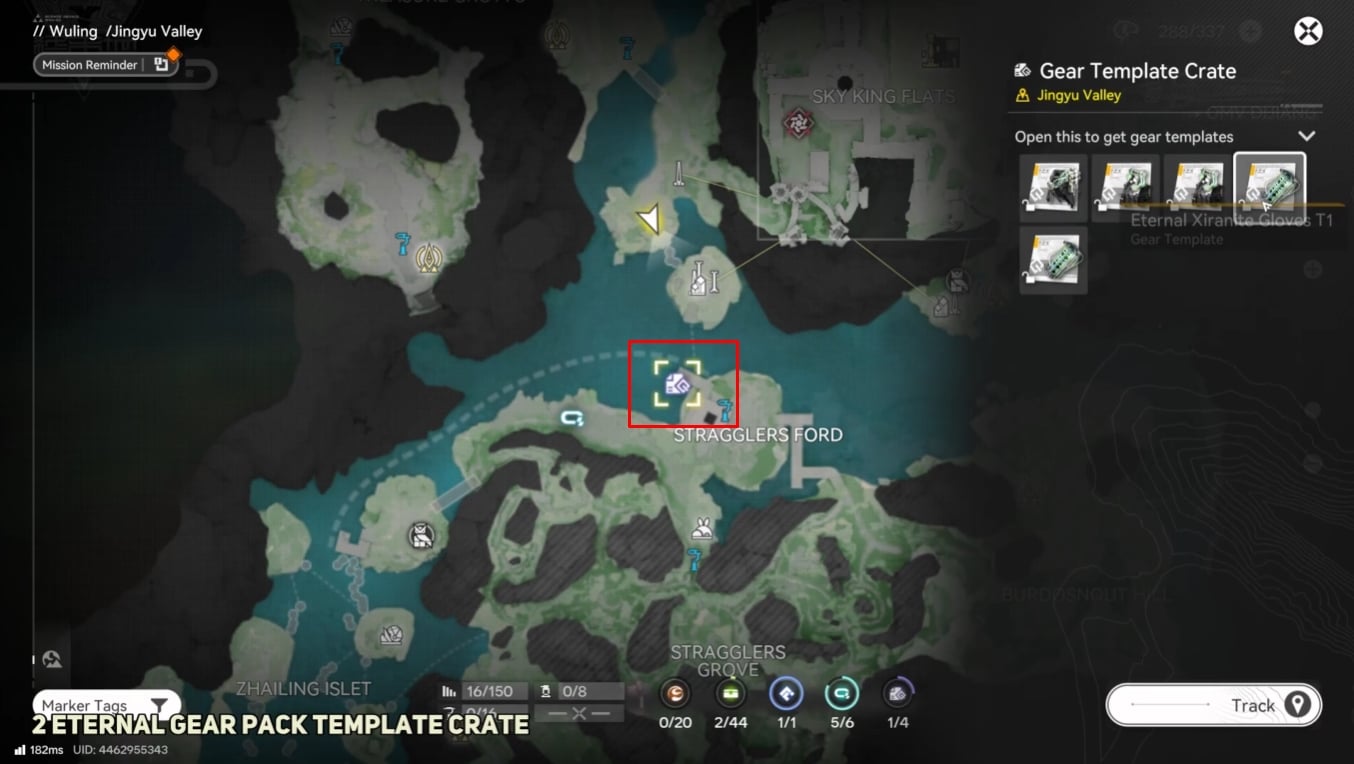1354x764 pixels.
Task: Close the map with the X button
Action: click(1308, 32)
